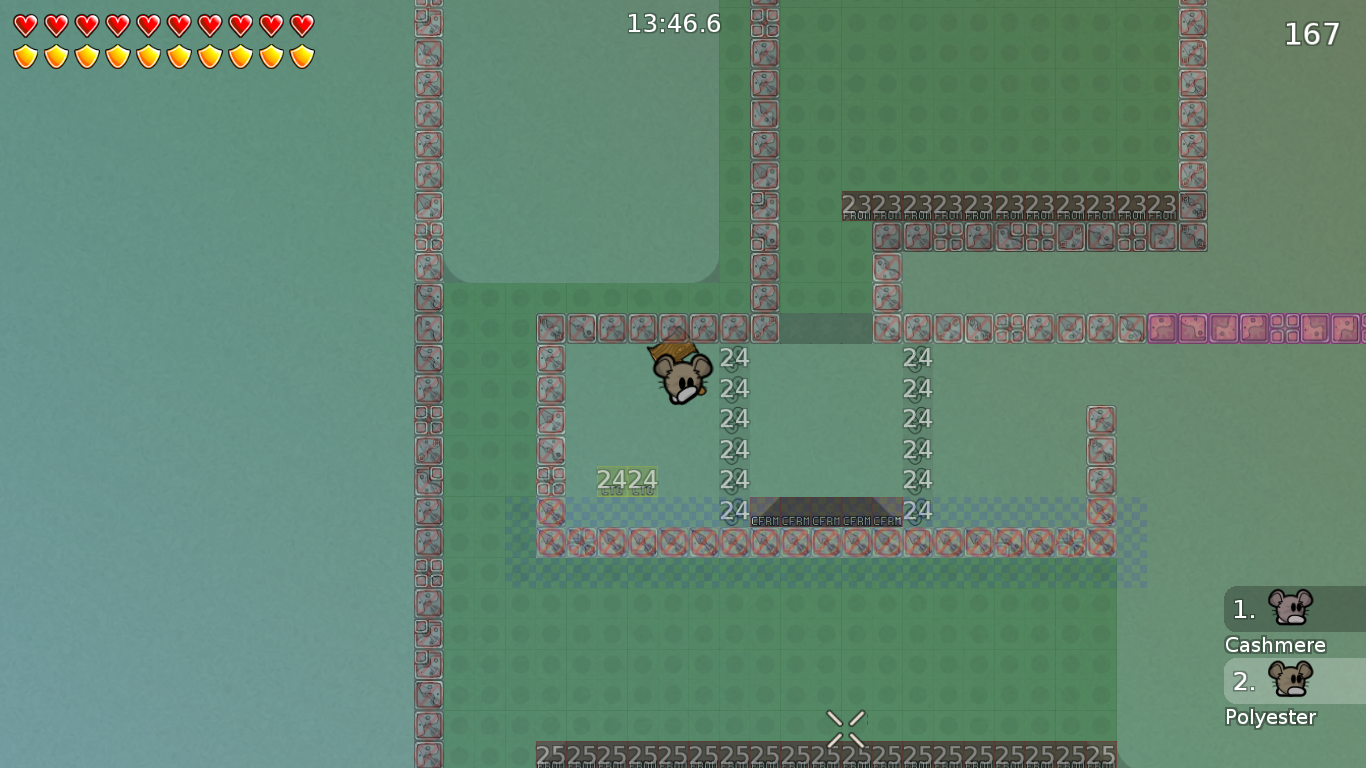Viewport: 1366px width, 768px height.
Task: Select Polyester's mouse avatar on the leaderboard
Action: coord(1290,679)
